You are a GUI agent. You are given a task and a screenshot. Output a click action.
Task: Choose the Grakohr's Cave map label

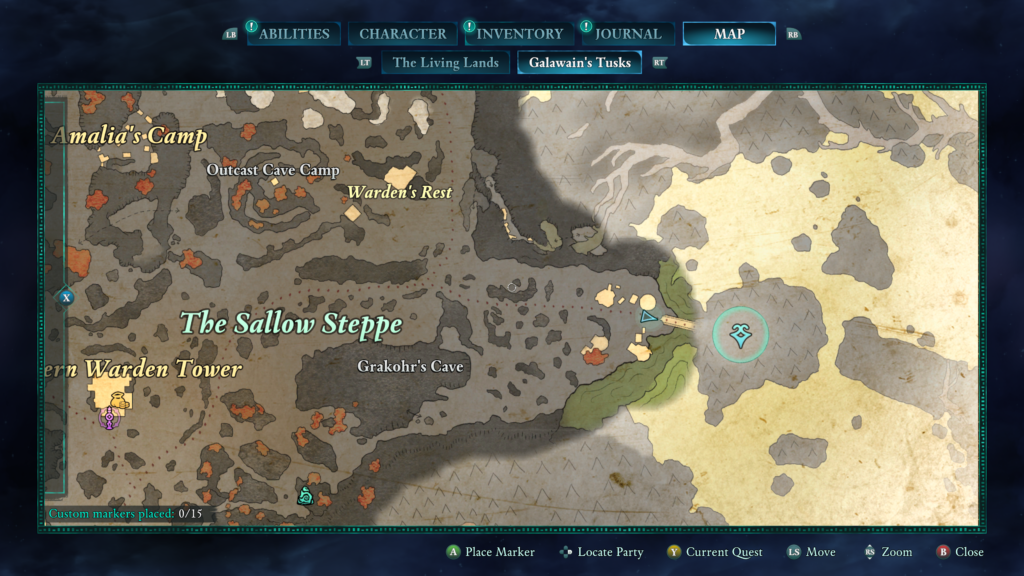(x=410, y=367)
